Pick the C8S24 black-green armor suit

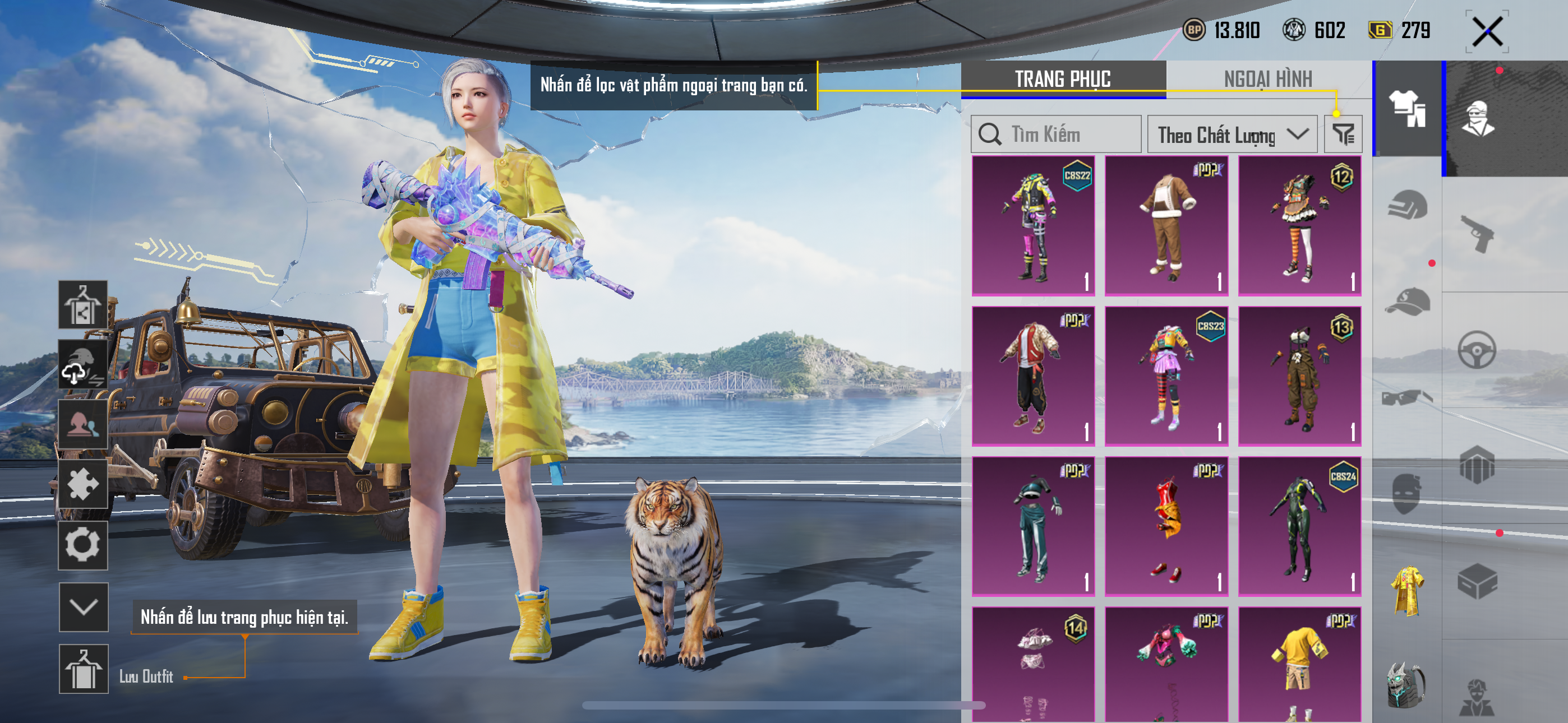(1299, 526)
